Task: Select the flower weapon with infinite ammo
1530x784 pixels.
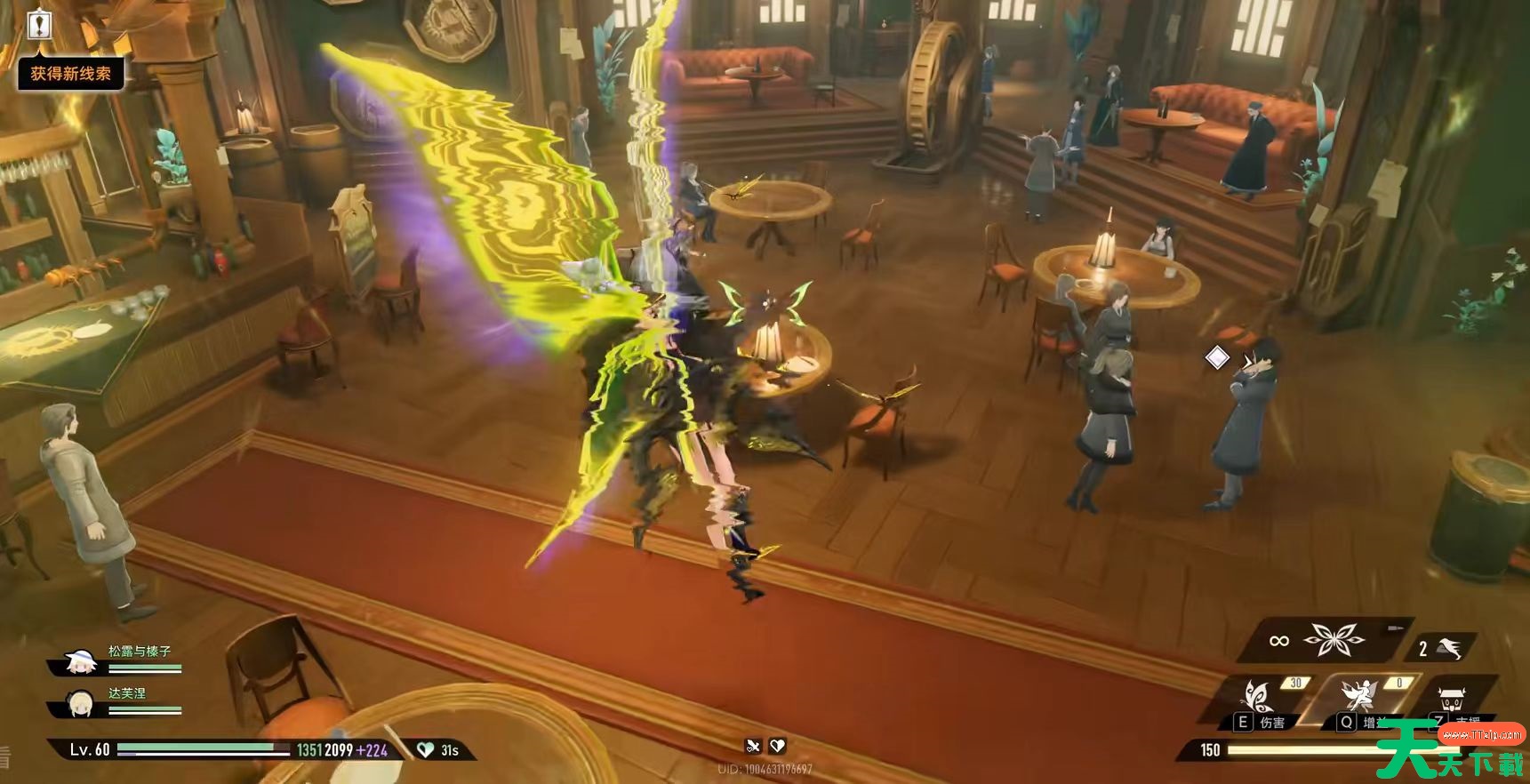Action: (x=1333, y=640)
